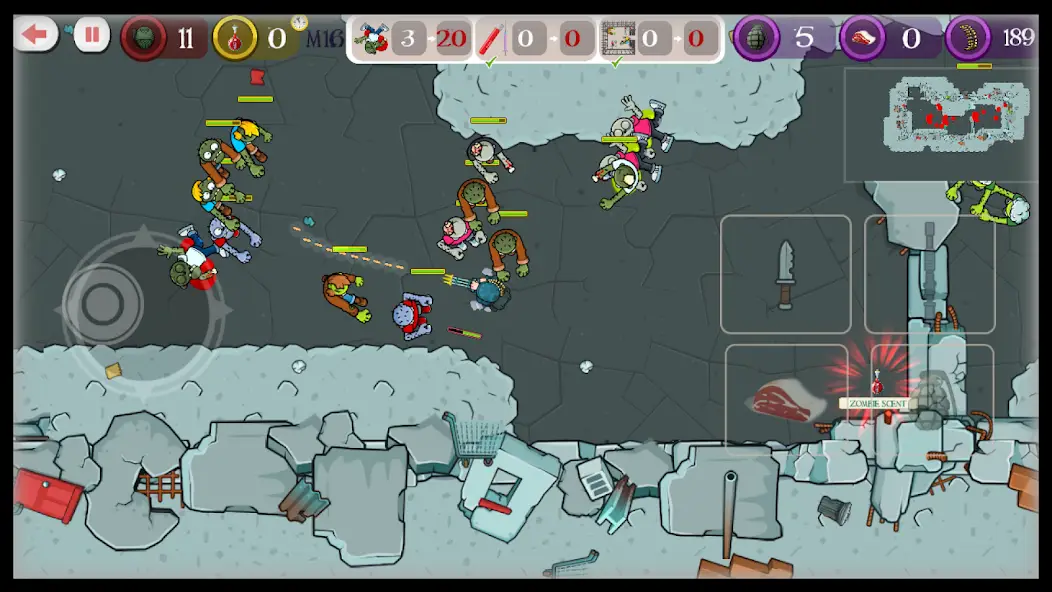Use the knife melee attack button
Screen dimensions: 1052x592
click(x=785, y=274)
